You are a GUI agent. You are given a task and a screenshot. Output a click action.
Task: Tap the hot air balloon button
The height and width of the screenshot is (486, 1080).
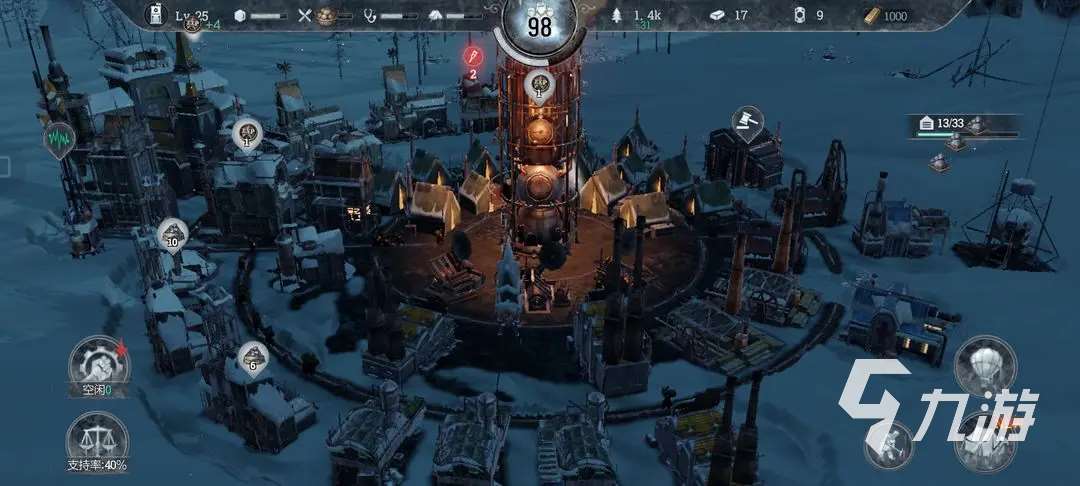click(x=985, y=364)
